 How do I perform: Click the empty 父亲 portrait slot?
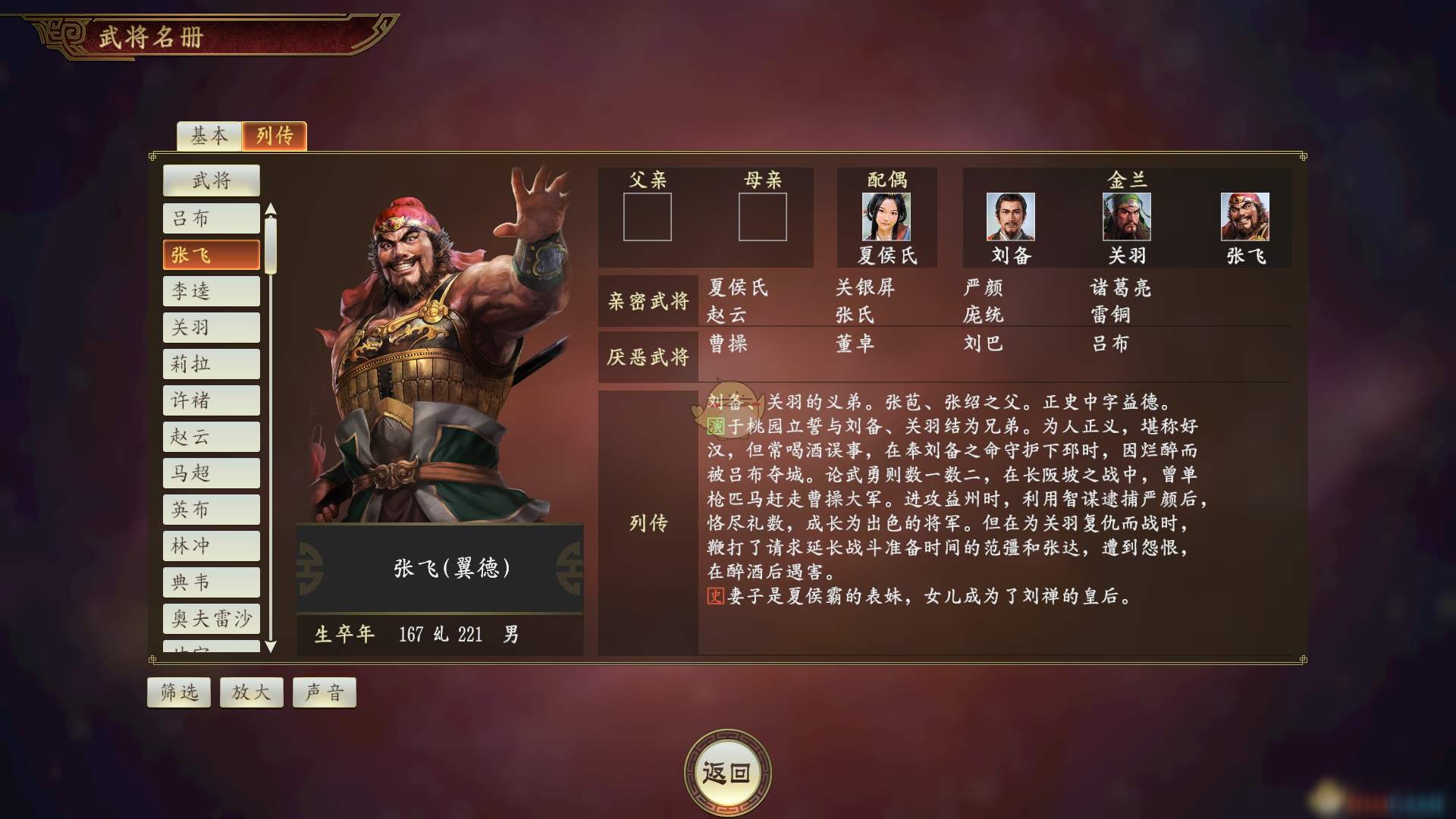pyautogui.click(x=648, y=217)
